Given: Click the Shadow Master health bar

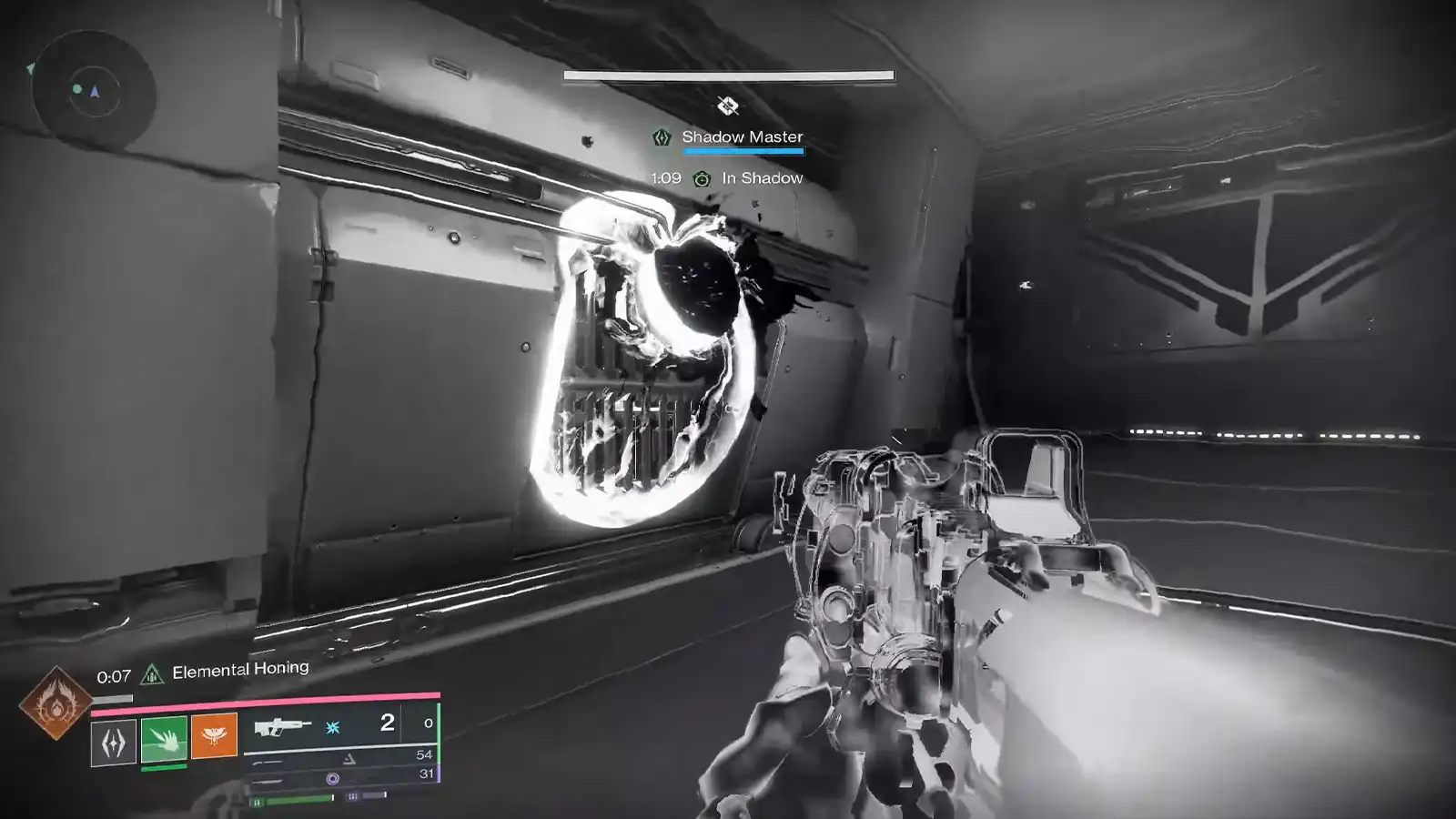Looking at the screenshot, I should coord(742,152).
